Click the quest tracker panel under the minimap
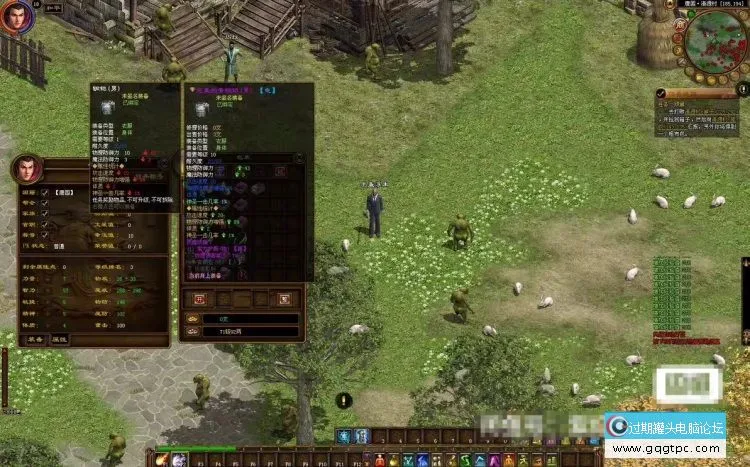 pos(700,113)
